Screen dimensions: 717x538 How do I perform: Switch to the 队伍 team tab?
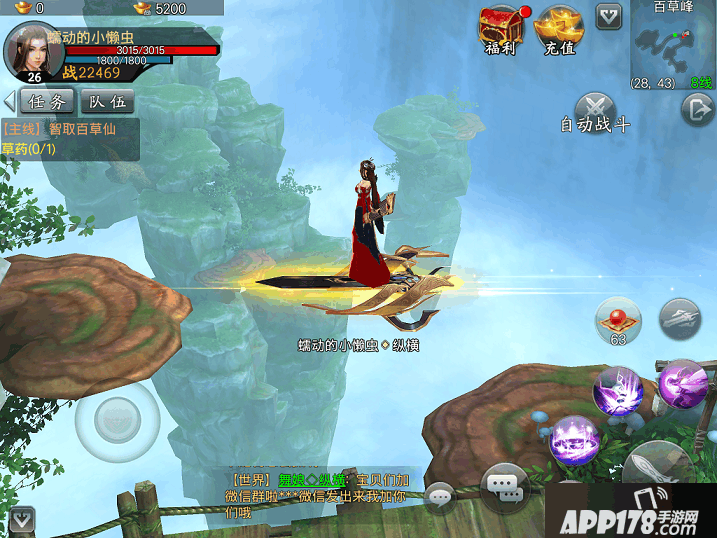106,101
